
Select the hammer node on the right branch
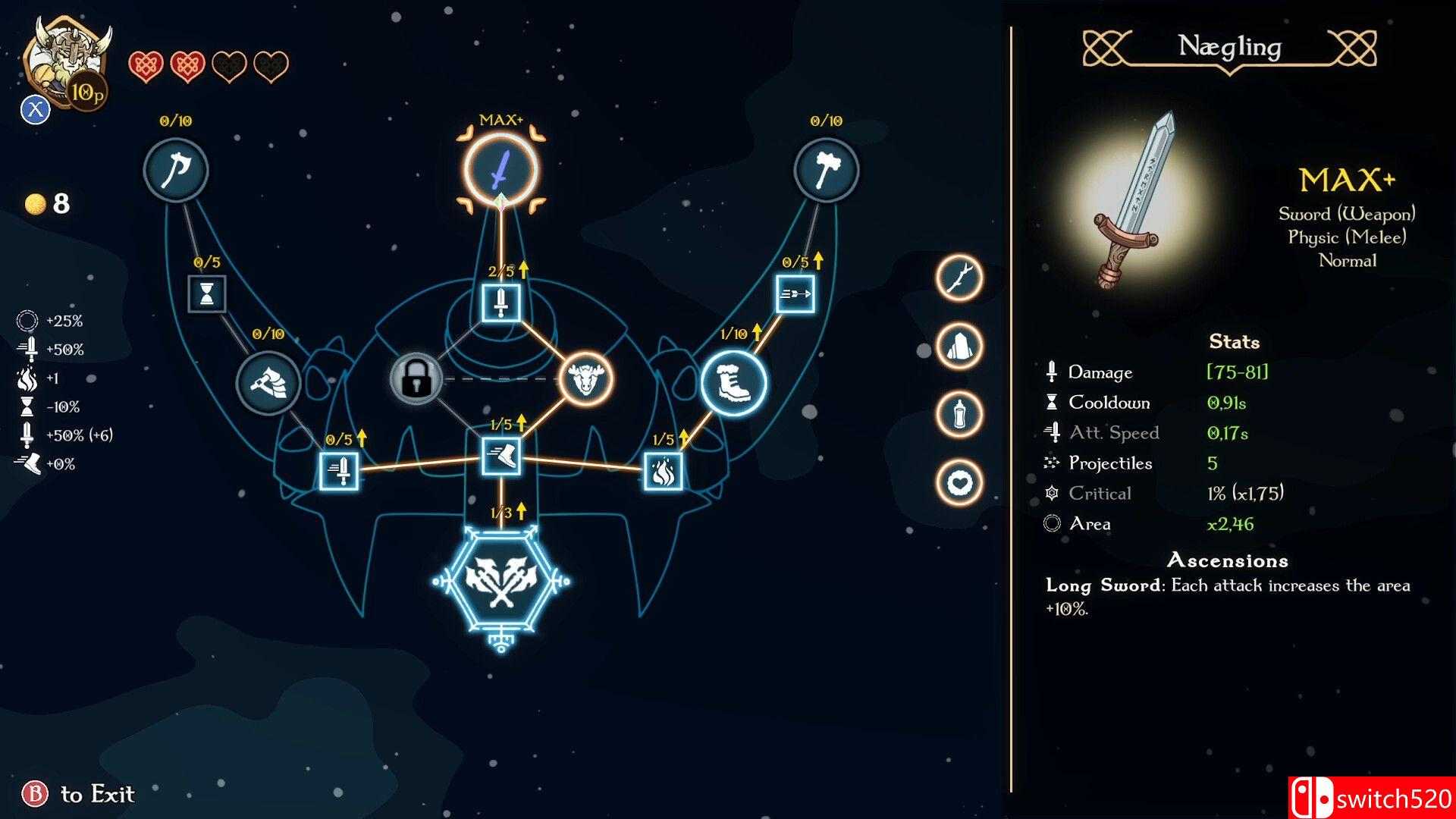pos(827,169)
